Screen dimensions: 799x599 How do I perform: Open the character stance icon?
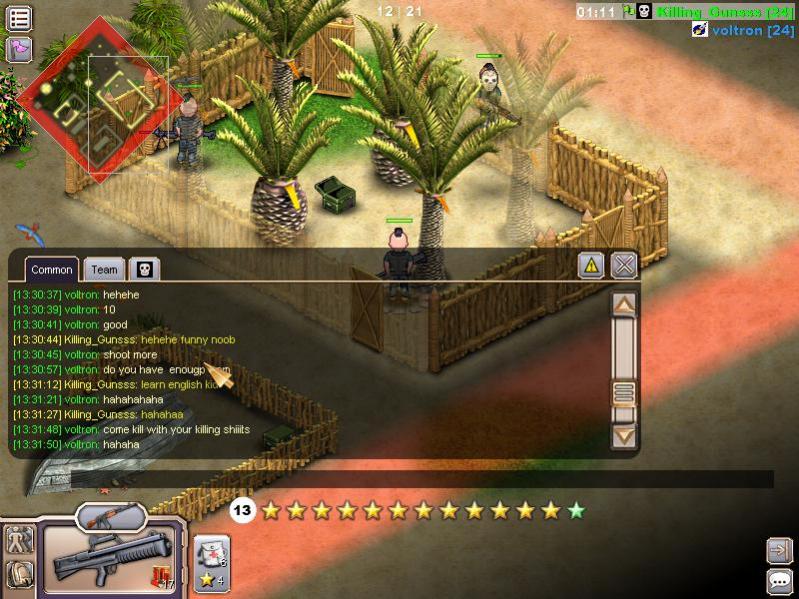[x=19, y=541]
